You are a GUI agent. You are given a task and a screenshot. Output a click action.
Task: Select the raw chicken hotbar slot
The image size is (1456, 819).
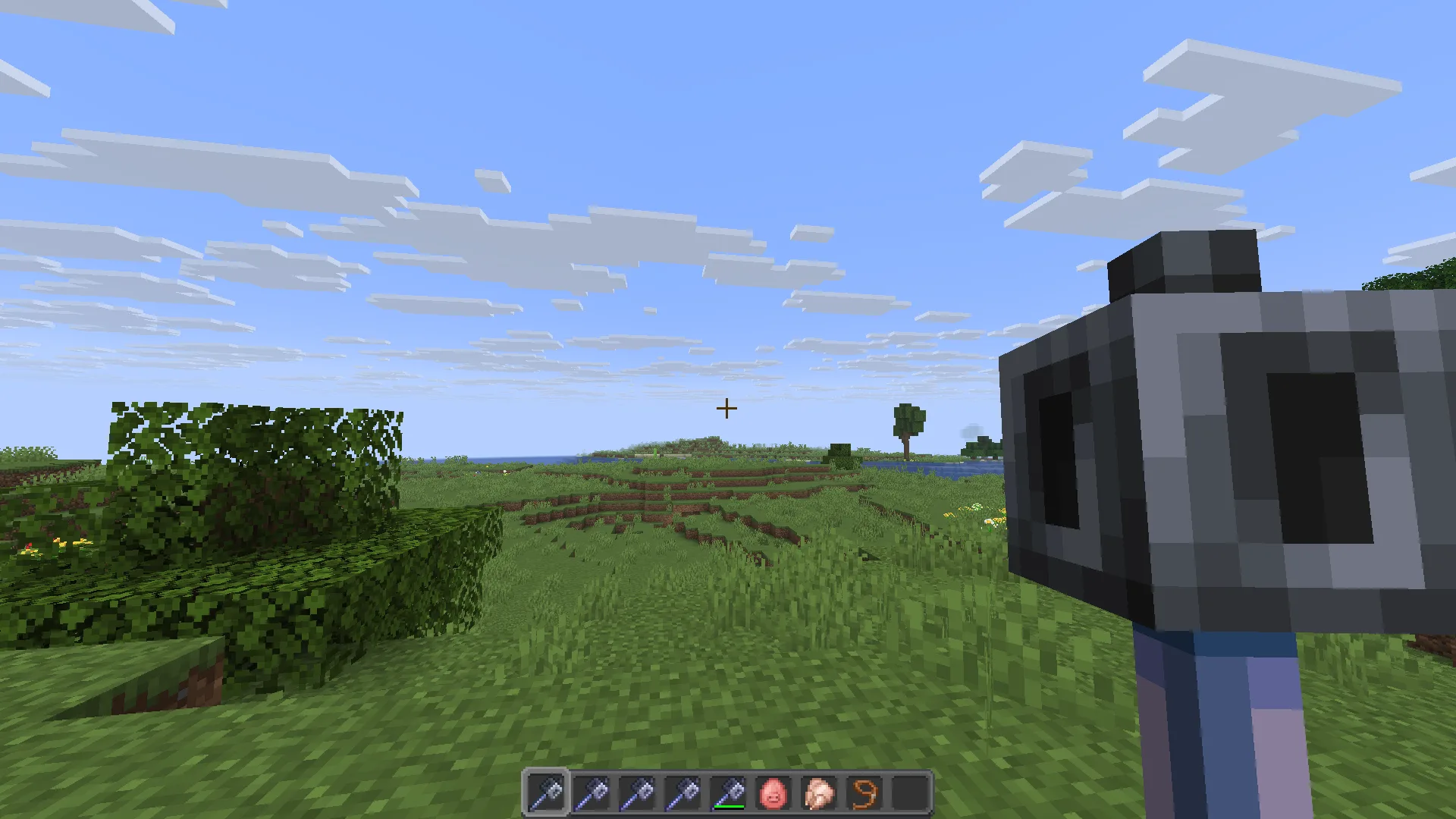tap(819, 793)
